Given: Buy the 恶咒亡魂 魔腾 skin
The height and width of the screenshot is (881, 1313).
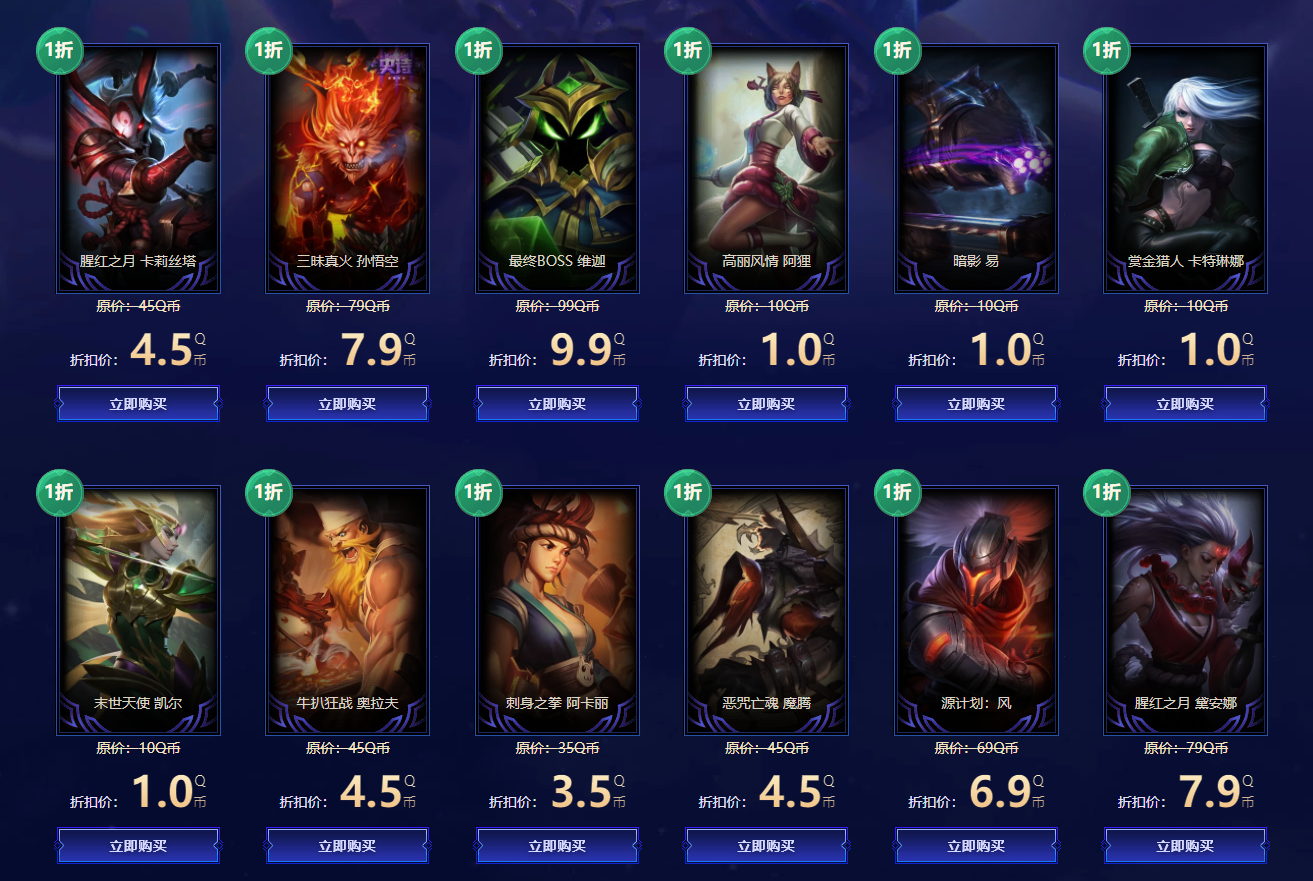Looking at the screenshot, I should click(x=766, y=846).
